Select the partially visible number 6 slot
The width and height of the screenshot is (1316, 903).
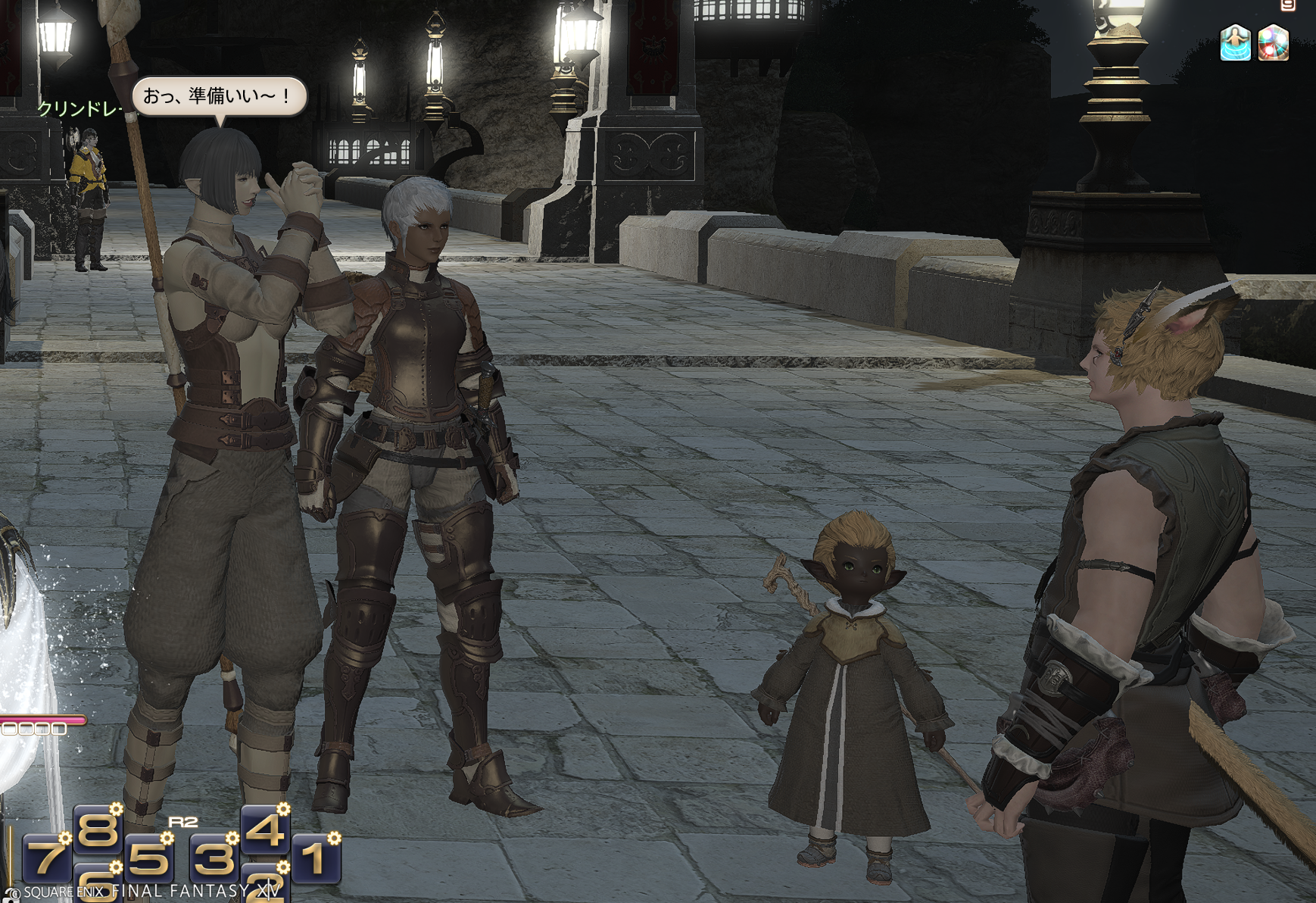(98, 883)
